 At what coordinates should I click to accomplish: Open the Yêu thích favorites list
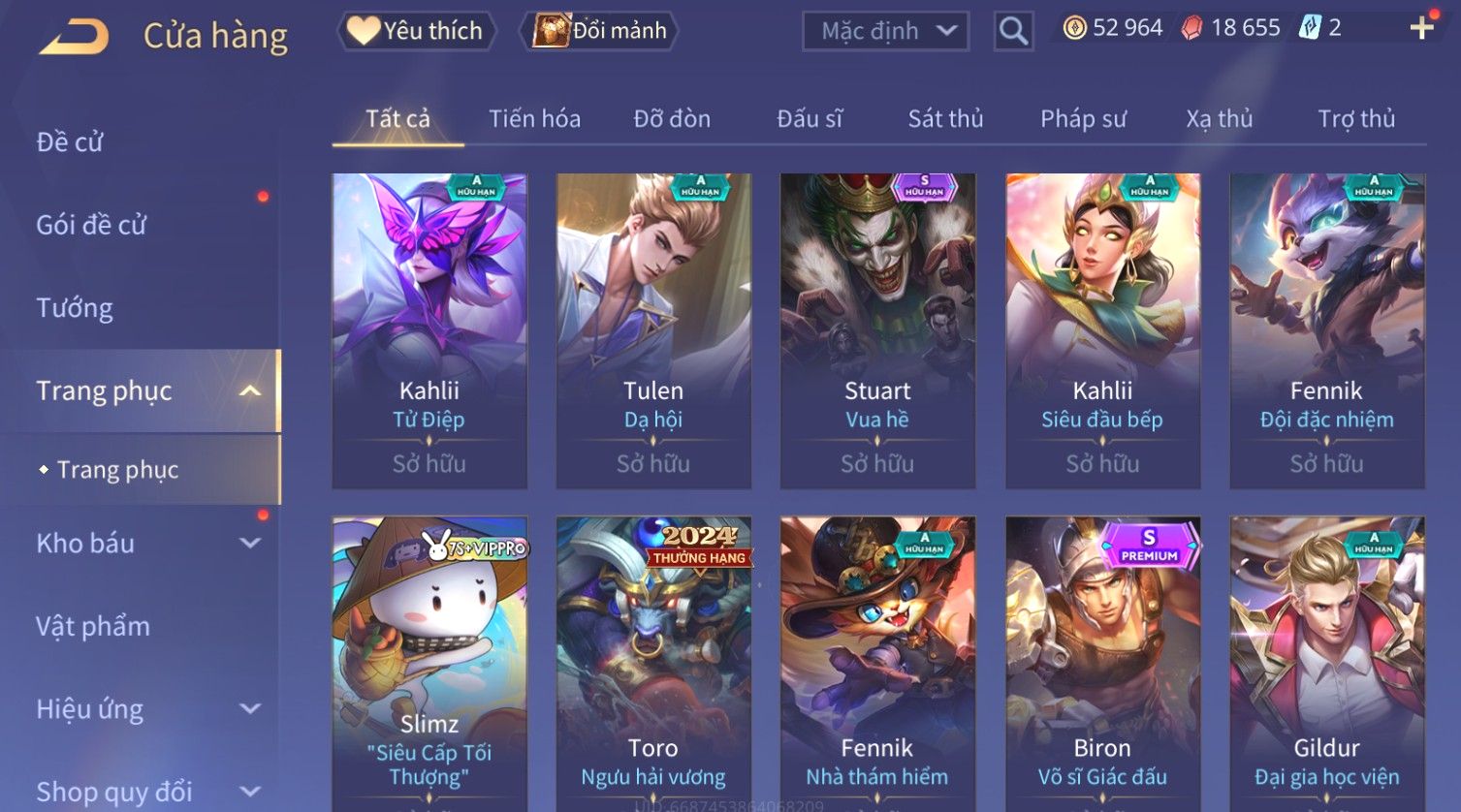pyautogui.click(x=417, y=31)
